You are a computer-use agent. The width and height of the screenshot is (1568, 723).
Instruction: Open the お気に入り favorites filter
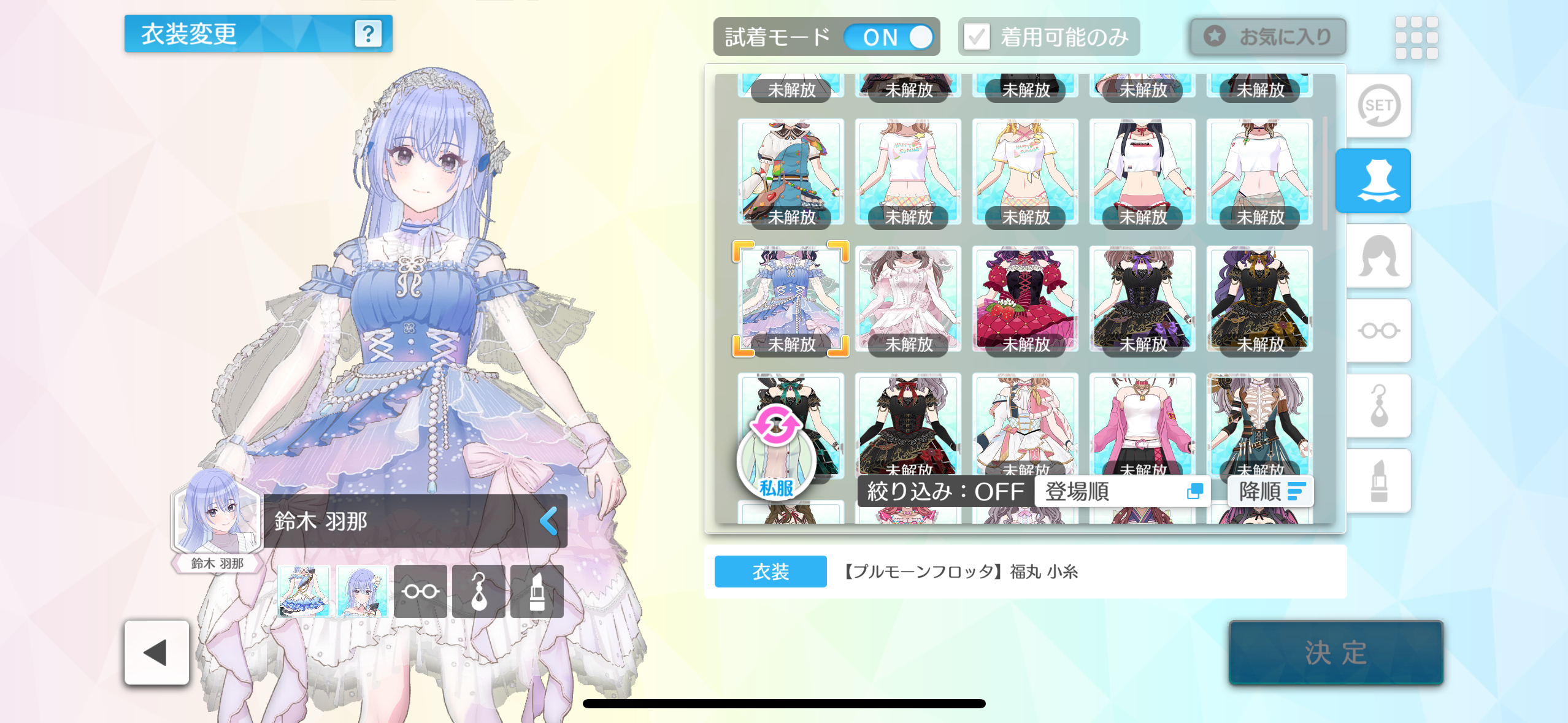pyautogui.click(x=1268, y=37)
